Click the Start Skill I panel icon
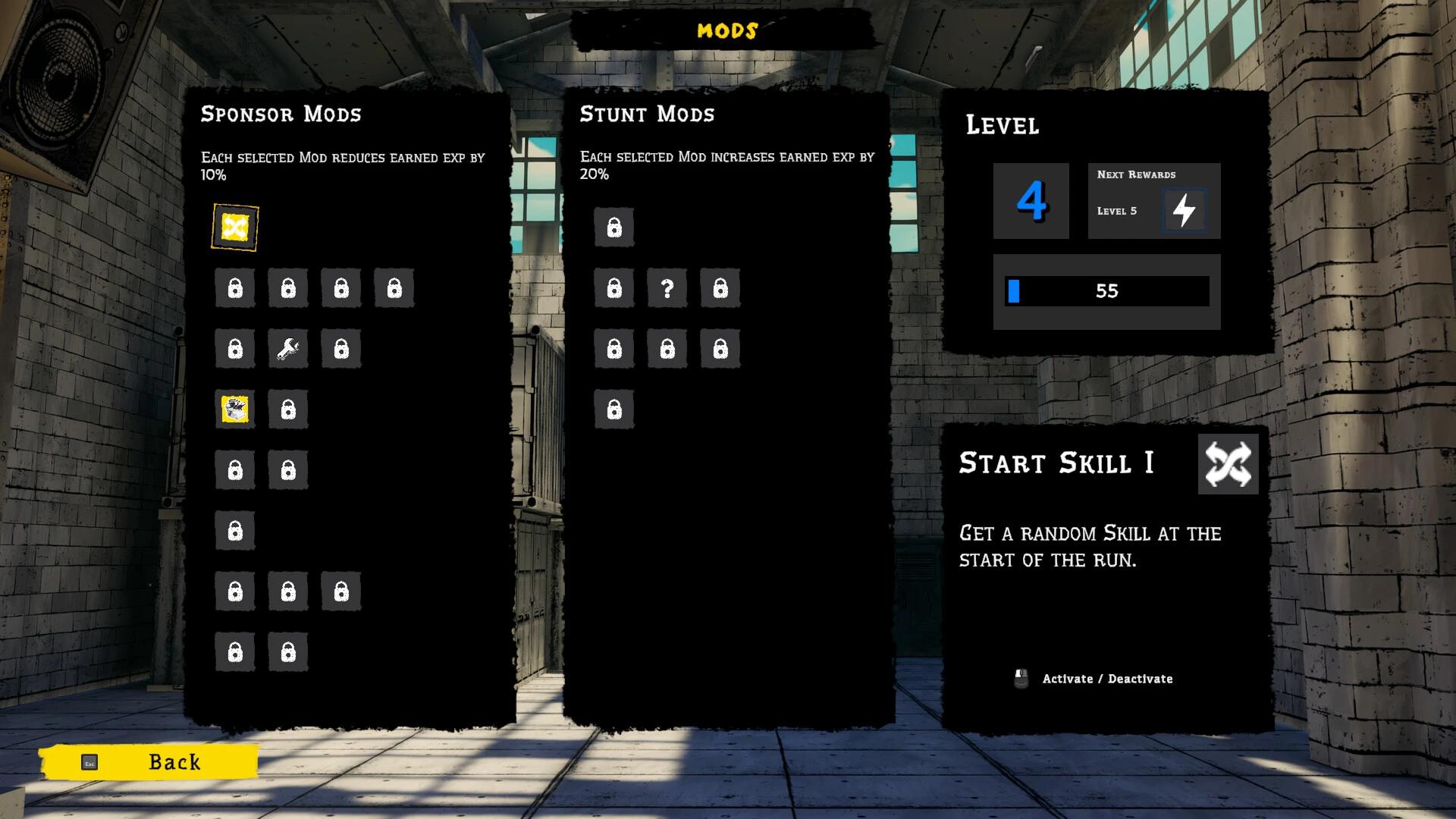The width and height of the screenshot is (1456, 819). (1228, 463)
